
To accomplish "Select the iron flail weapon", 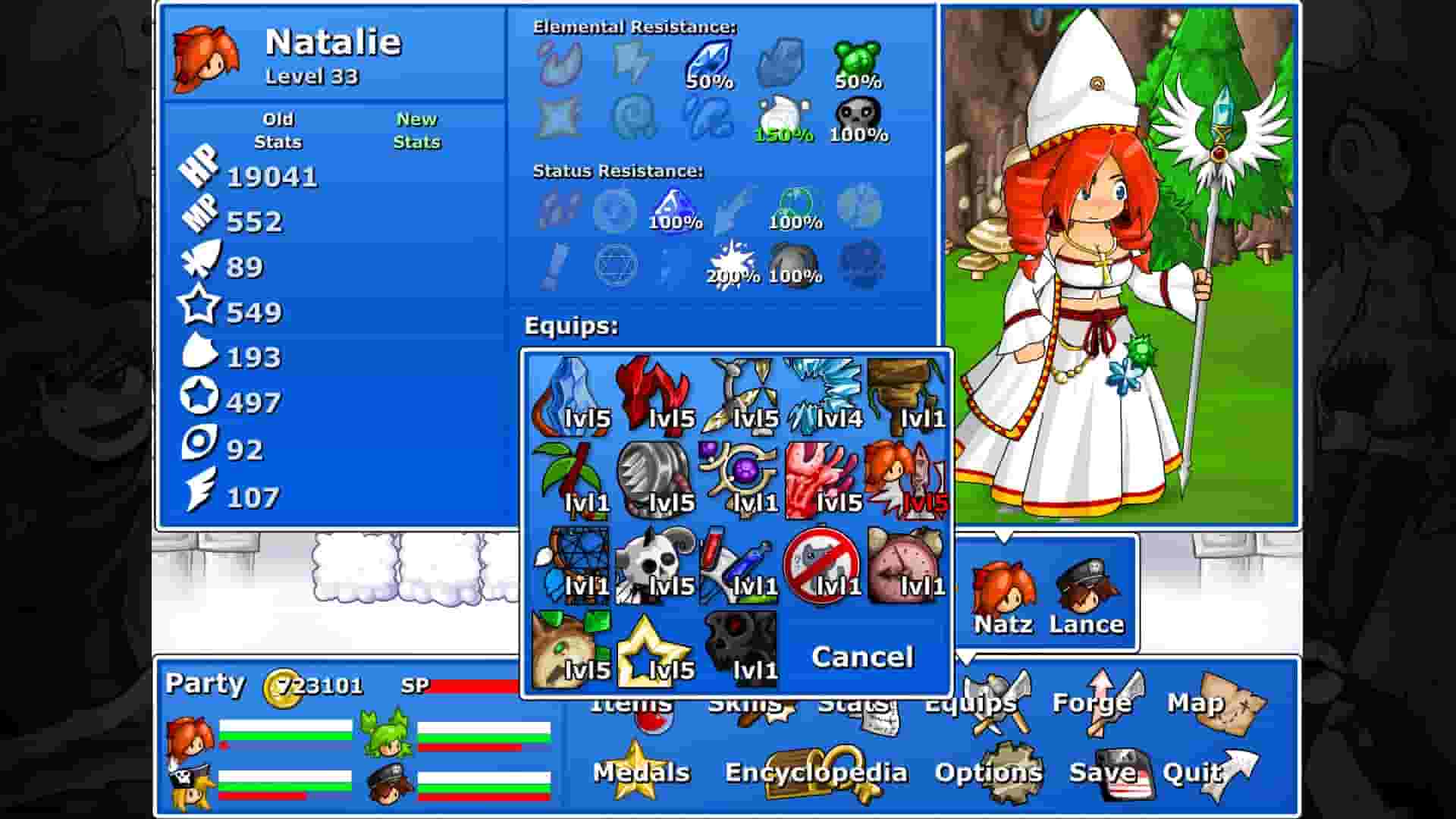I will click(656, 478).
